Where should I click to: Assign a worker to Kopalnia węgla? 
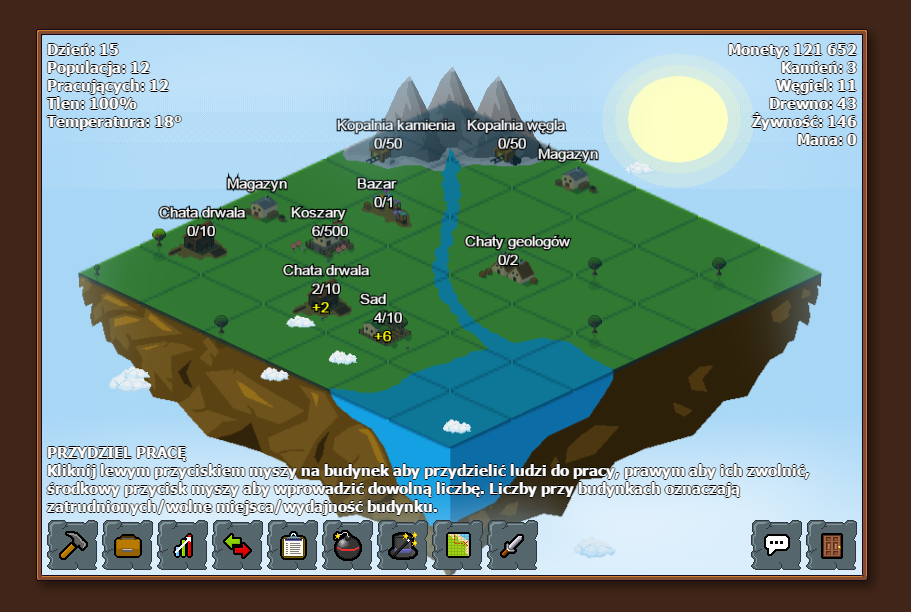pyautogui.click(x=509, y=152)
